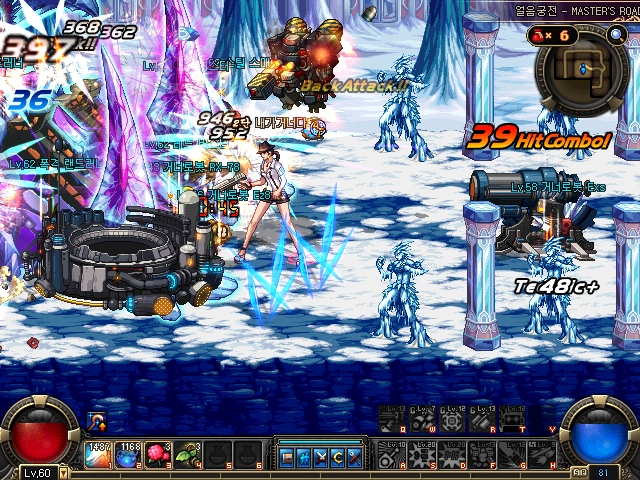This screenshot has height=480, width=640.
Task: Activate the skill bound to T
Action: point(513,420)
